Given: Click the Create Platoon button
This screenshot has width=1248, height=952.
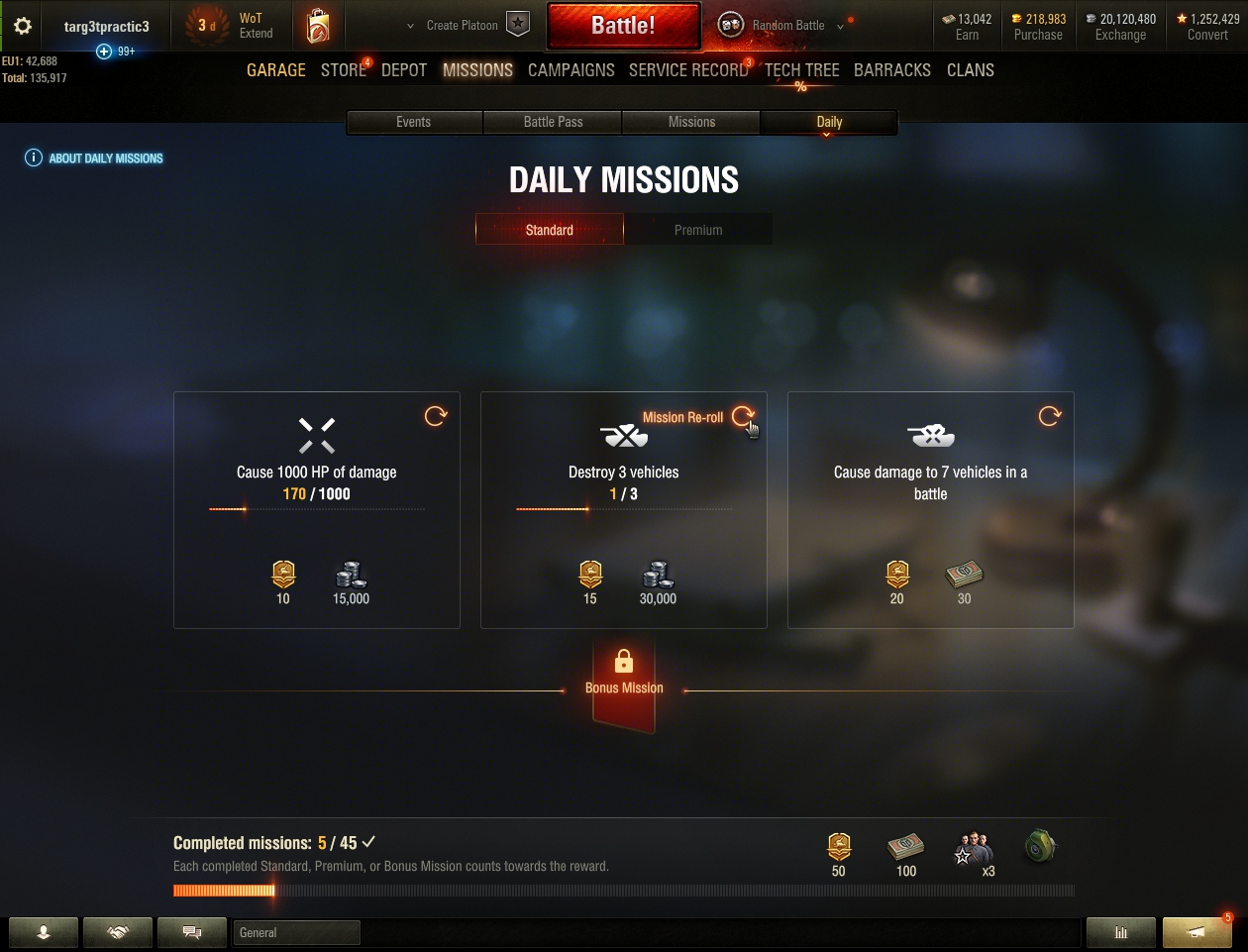Looking at the screenshot, I should pyautogui.click(x=469, y=26).
